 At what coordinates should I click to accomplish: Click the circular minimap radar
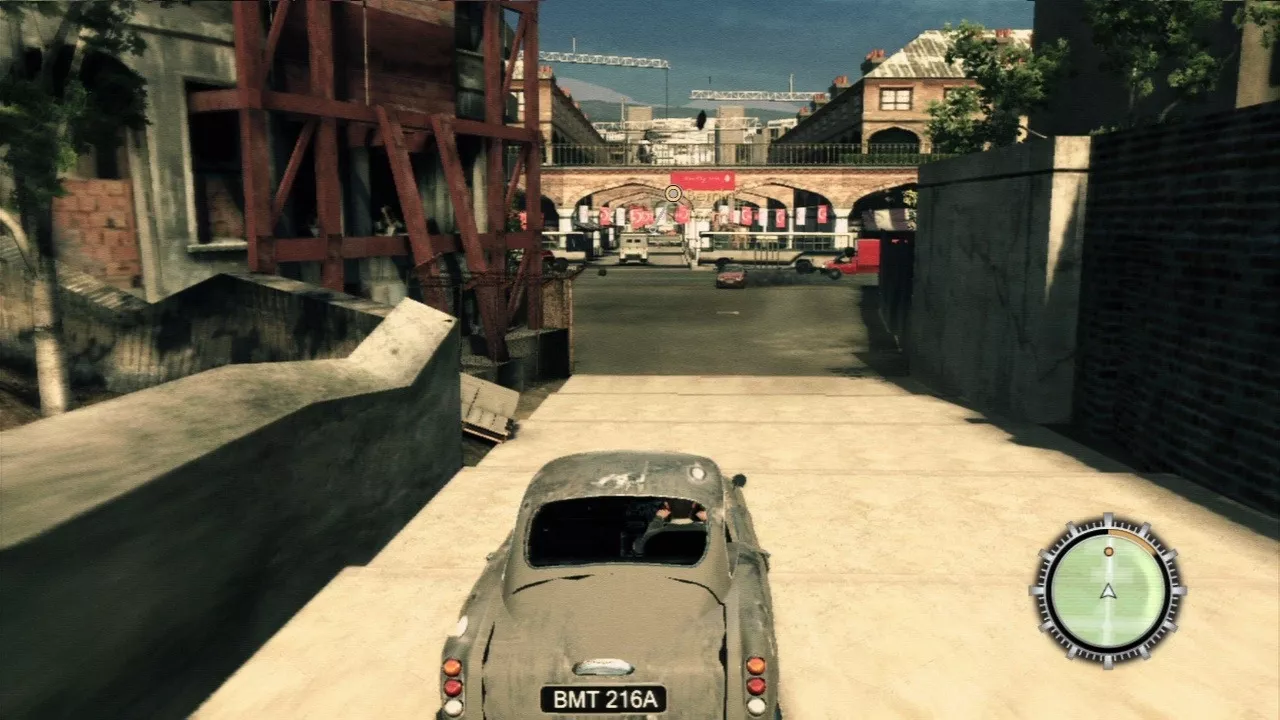[x=1108, y=589]
